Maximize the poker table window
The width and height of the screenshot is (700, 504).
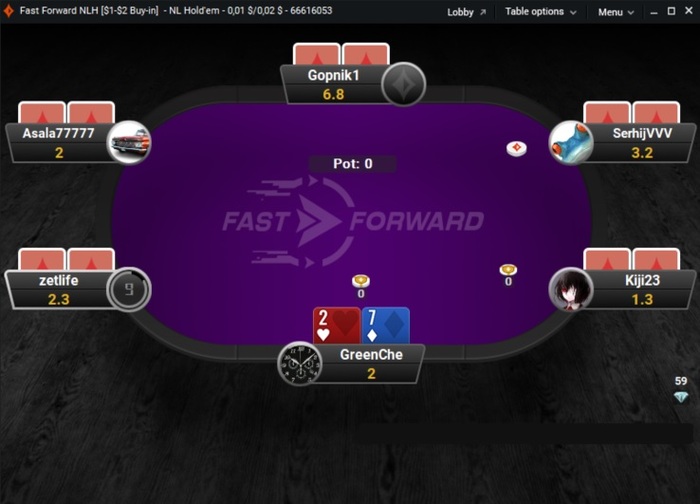point(669,12)
